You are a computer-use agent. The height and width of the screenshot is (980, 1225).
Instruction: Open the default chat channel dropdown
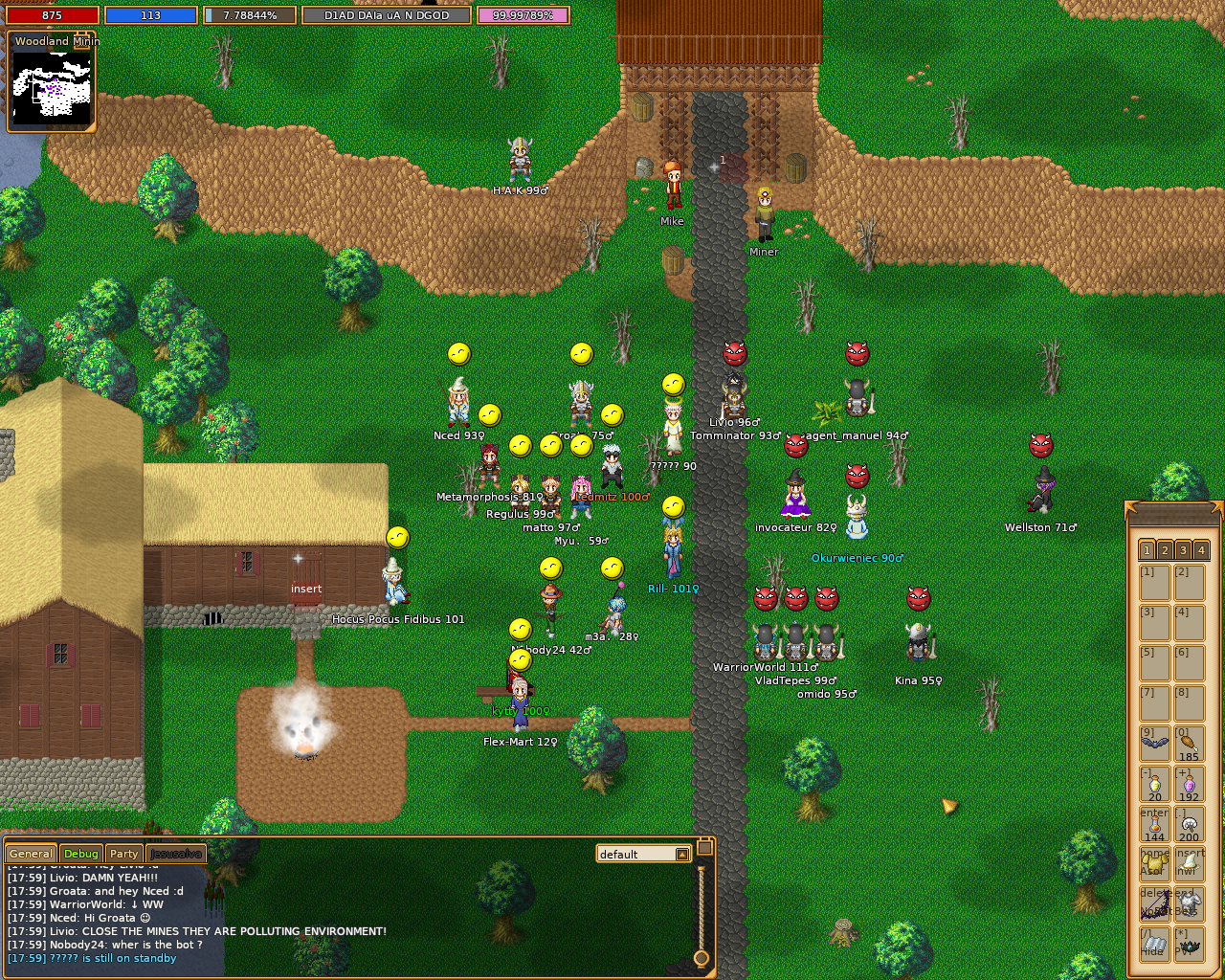click(x=641, y=853)
